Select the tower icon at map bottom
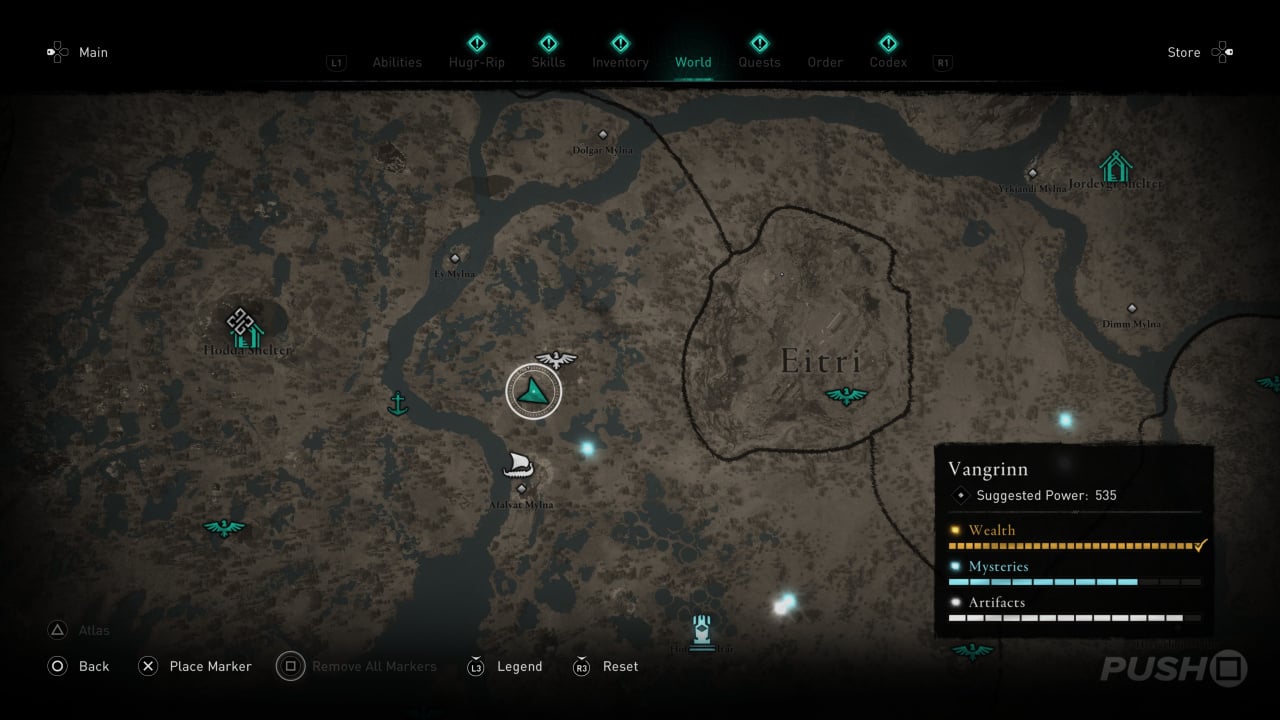The height and width of the screenshot is (720, 1280). [701, 629]
